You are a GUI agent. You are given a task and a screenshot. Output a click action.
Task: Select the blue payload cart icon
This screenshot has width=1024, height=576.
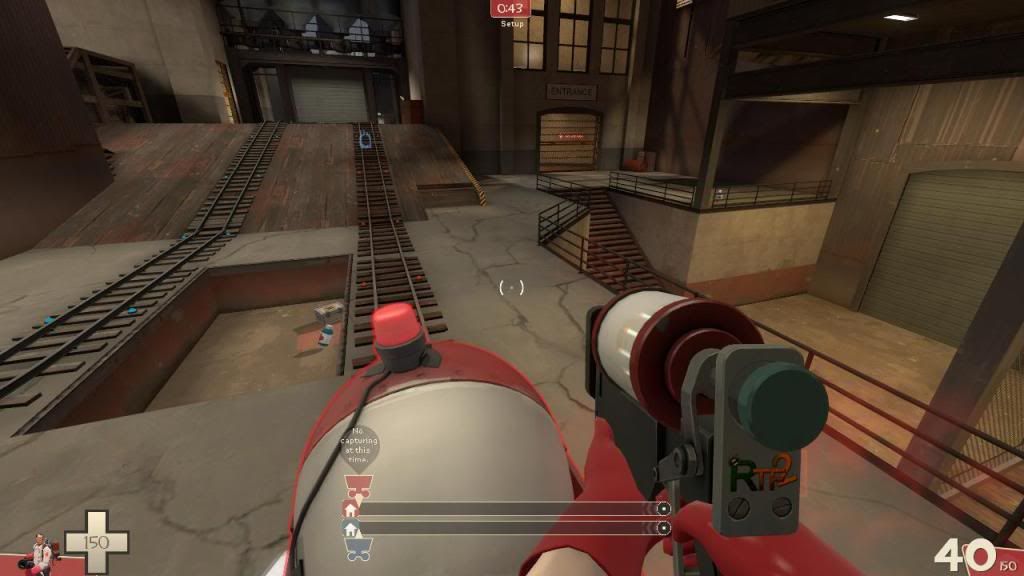[358, 546]
